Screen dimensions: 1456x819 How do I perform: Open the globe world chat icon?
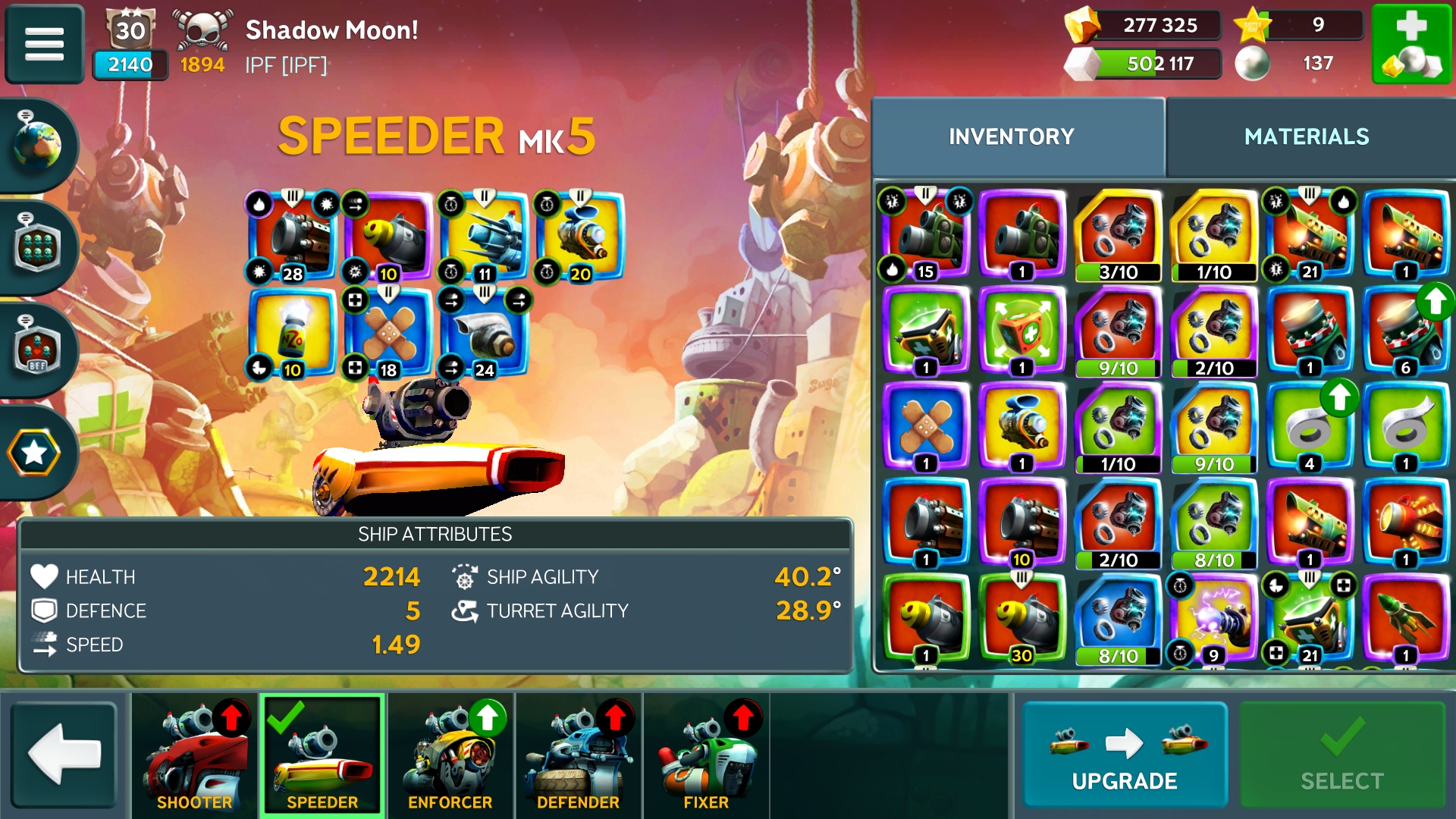(36, 144)
